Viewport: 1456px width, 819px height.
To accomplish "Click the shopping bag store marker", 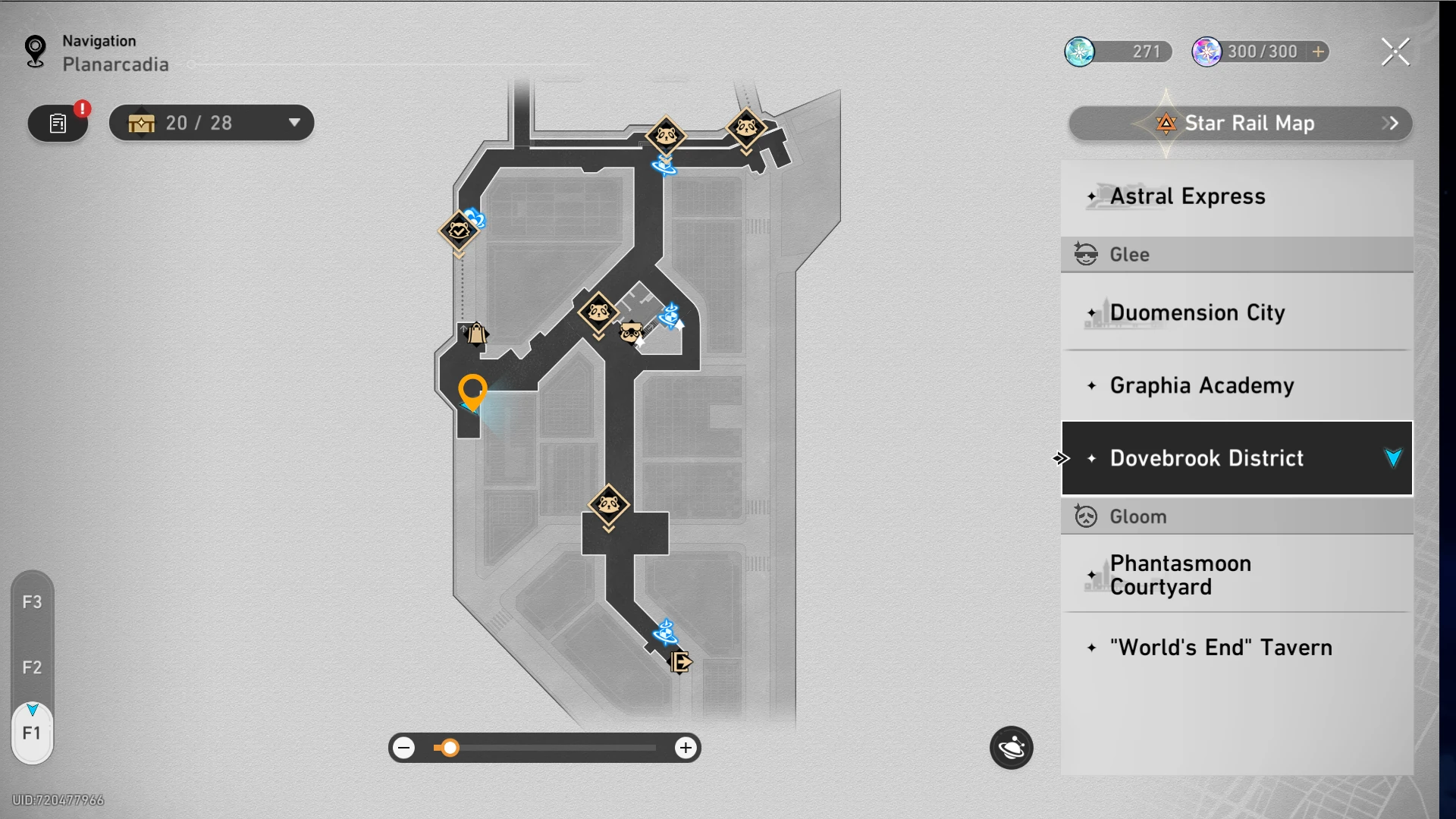I will point(475,334).
